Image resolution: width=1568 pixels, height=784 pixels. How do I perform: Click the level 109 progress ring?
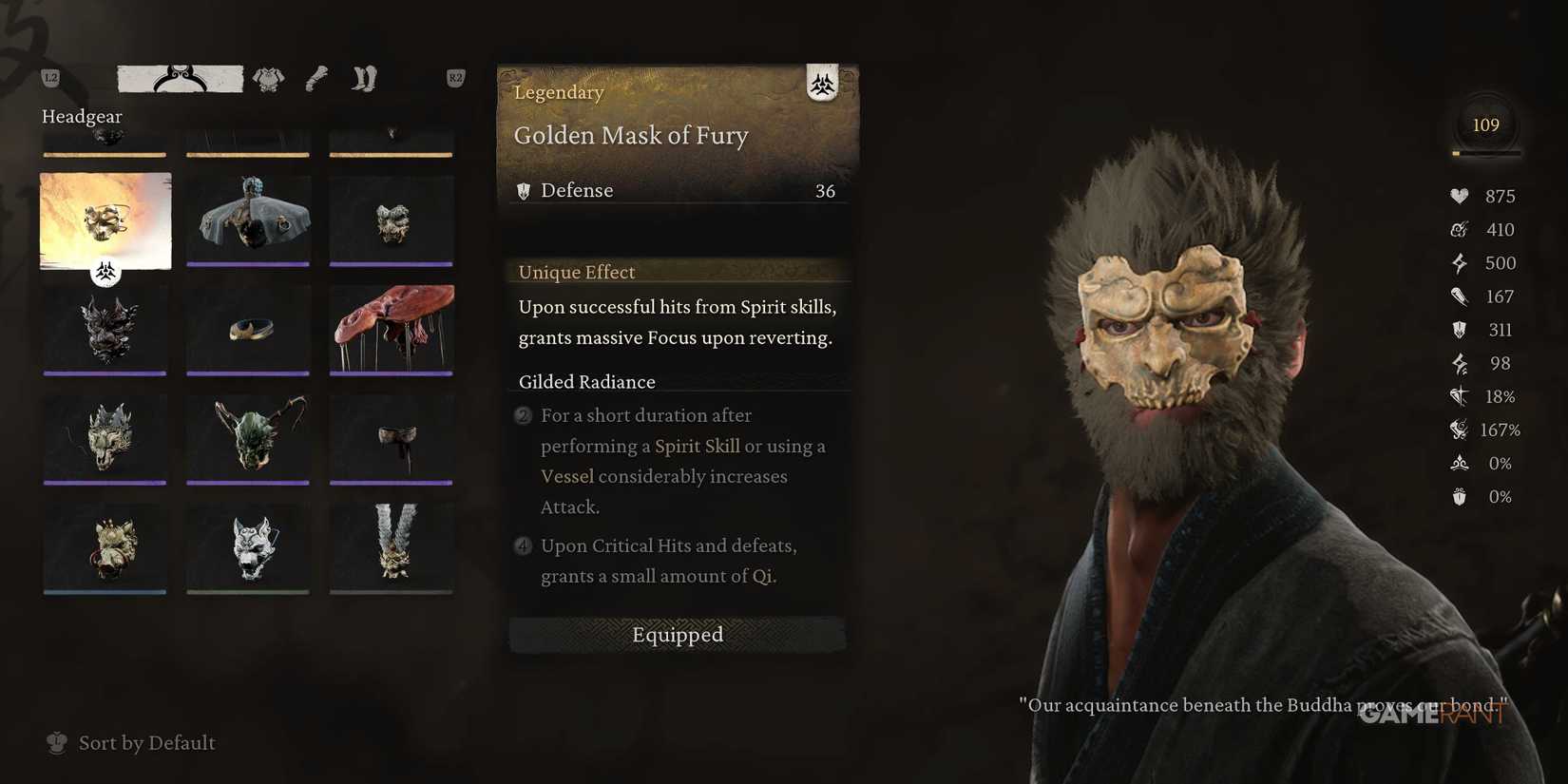[1484, 124]
